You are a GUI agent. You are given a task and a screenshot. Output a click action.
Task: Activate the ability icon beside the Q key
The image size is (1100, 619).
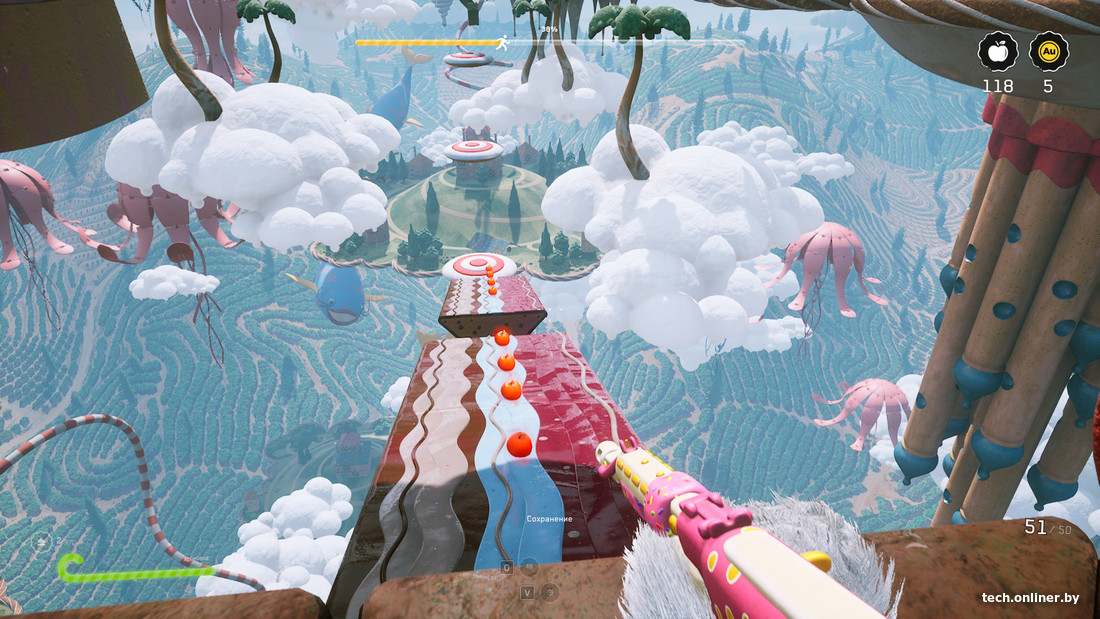coord(531,567)
